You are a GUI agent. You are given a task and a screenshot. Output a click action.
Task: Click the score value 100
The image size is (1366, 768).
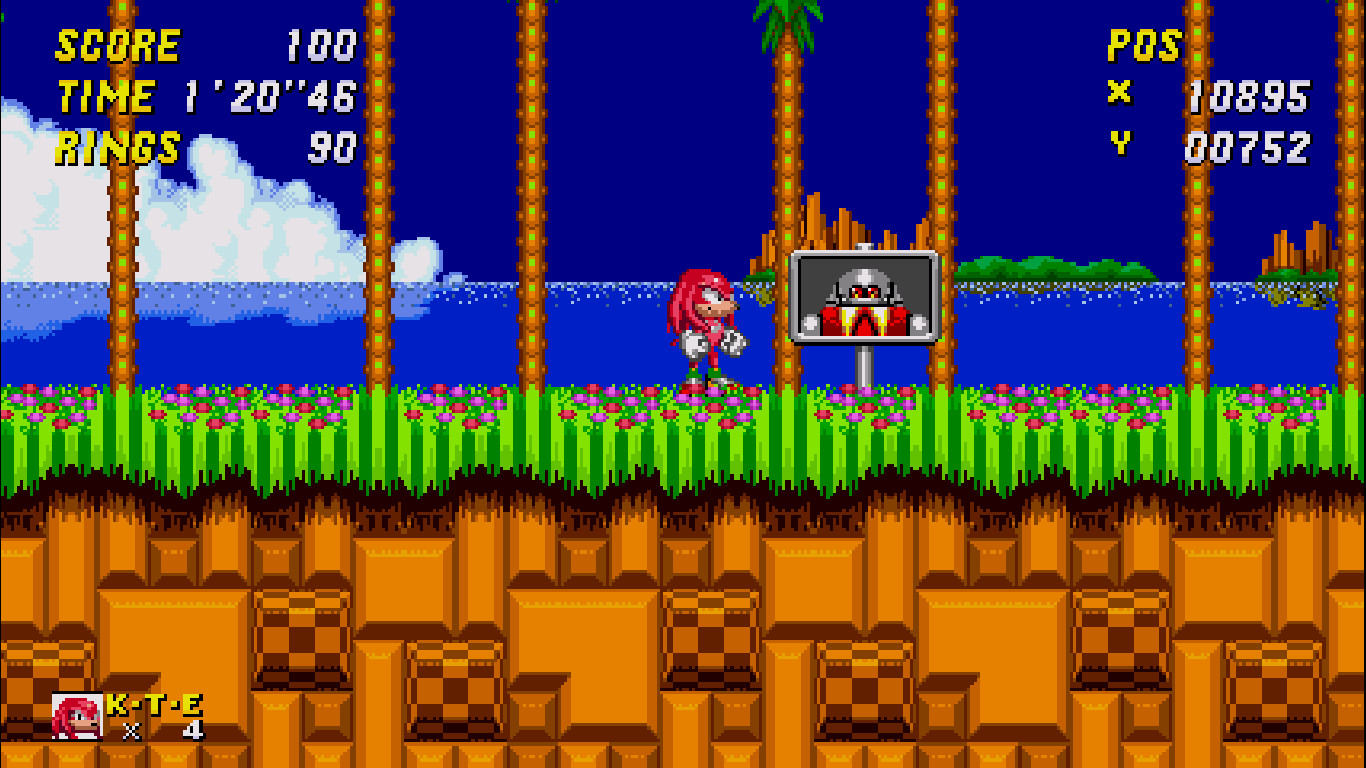pyautogui.click(x=320, y=44)
